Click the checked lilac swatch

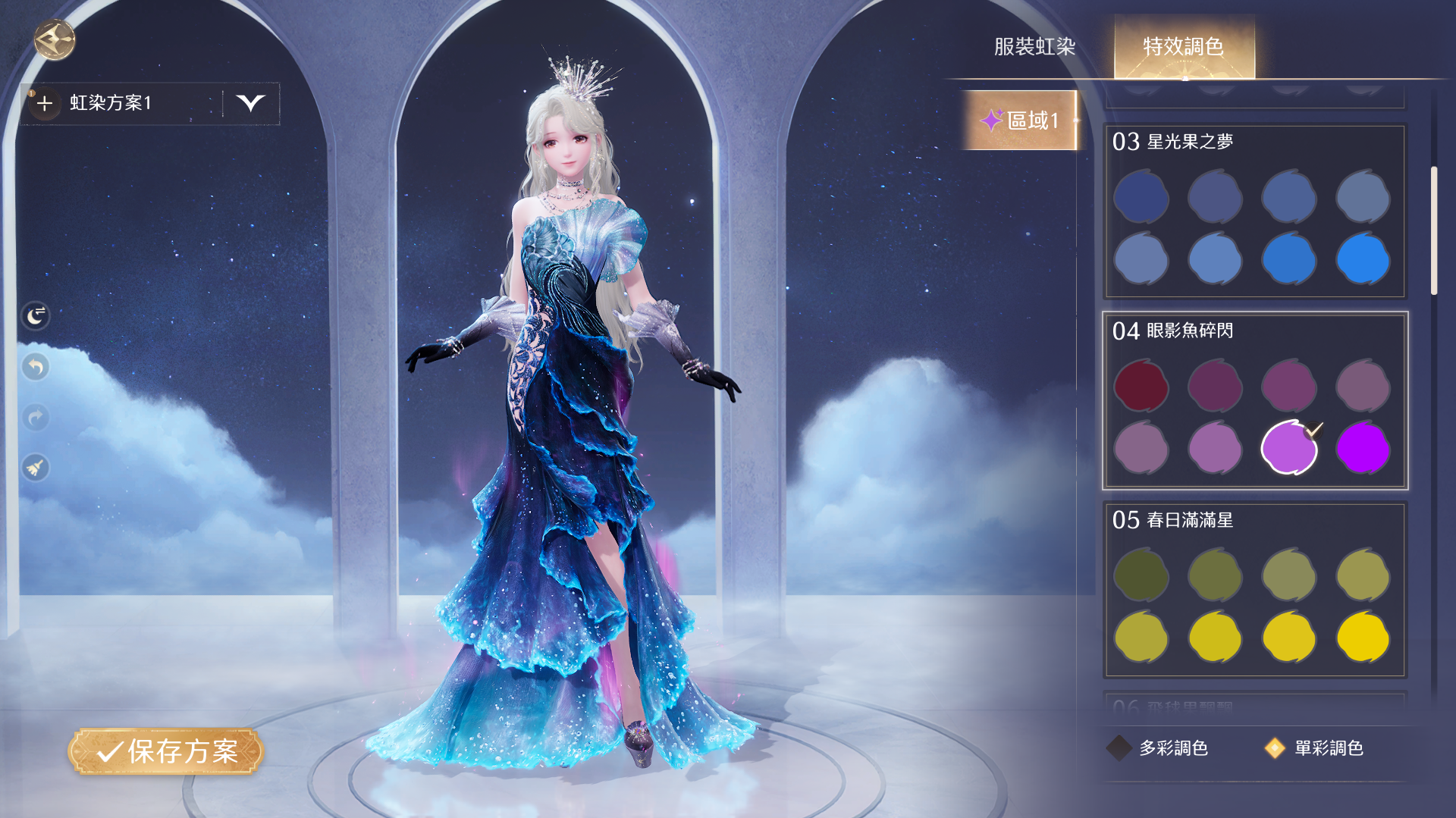pos(1288,448)
